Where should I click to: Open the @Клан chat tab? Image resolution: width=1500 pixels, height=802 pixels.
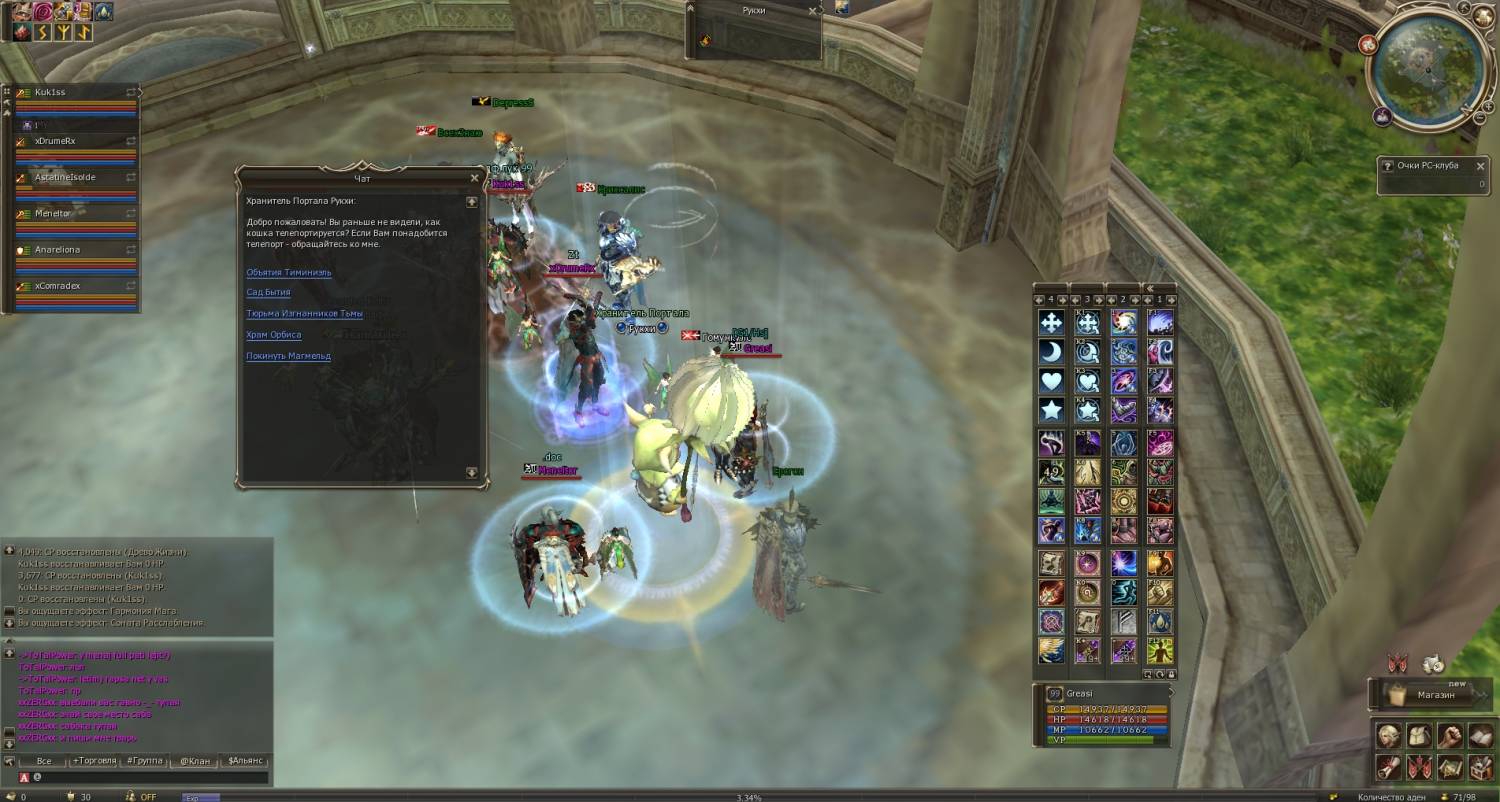[195, 761]
